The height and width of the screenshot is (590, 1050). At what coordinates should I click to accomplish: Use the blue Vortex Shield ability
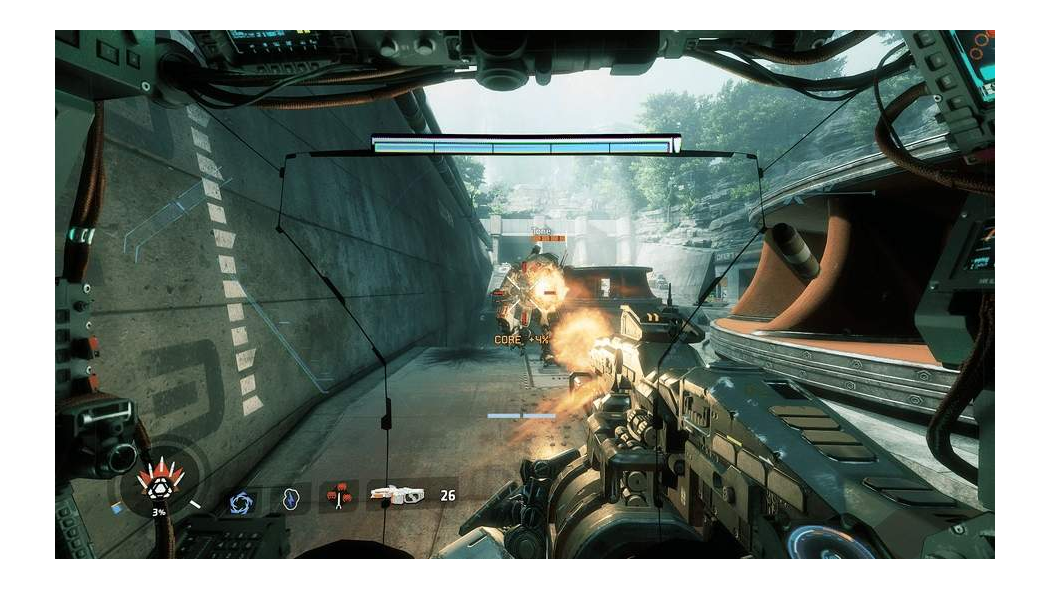tap(242, 500)
